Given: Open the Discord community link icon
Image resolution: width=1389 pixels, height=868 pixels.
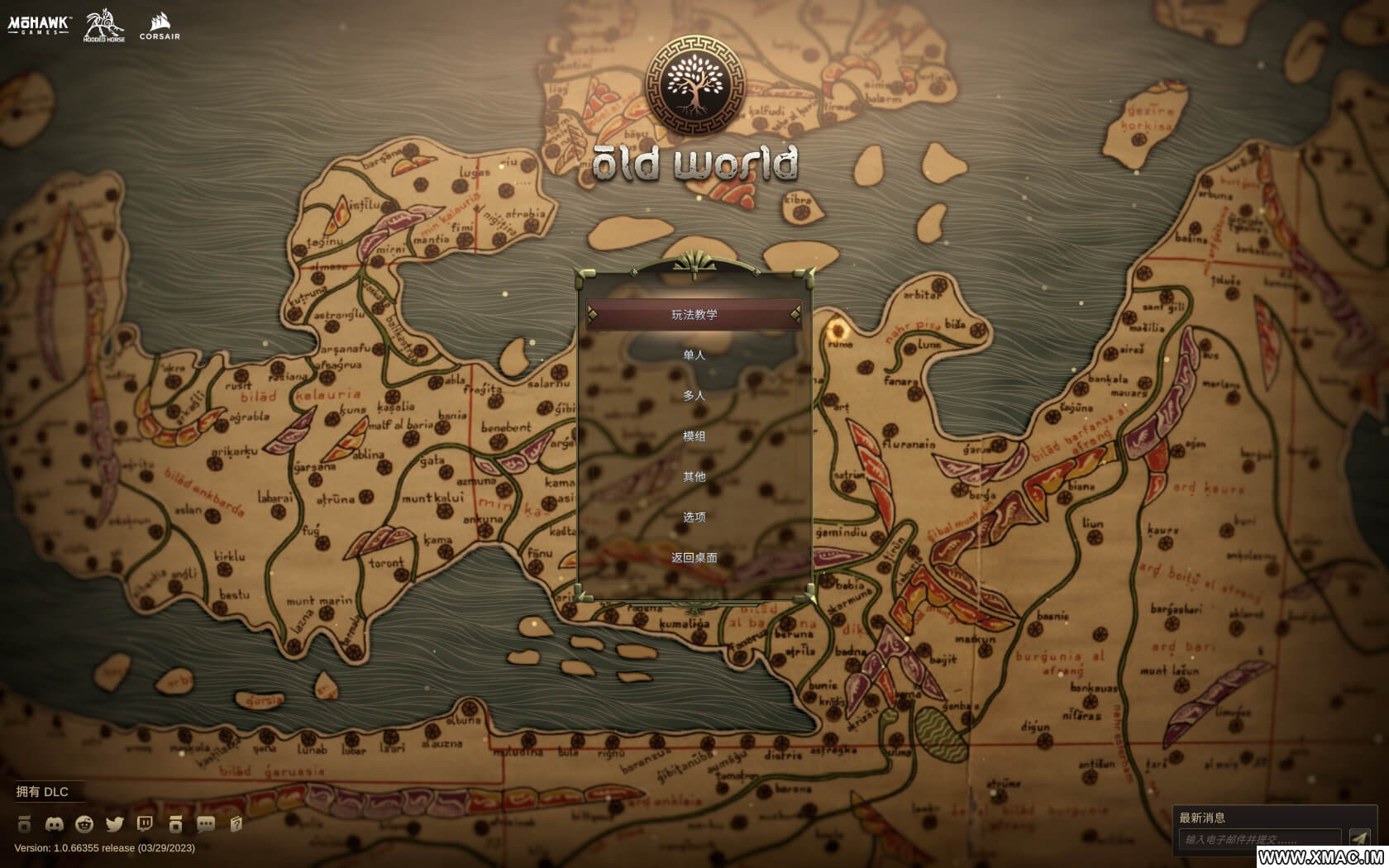Looking at the screenshot, I should coord(55,824).
